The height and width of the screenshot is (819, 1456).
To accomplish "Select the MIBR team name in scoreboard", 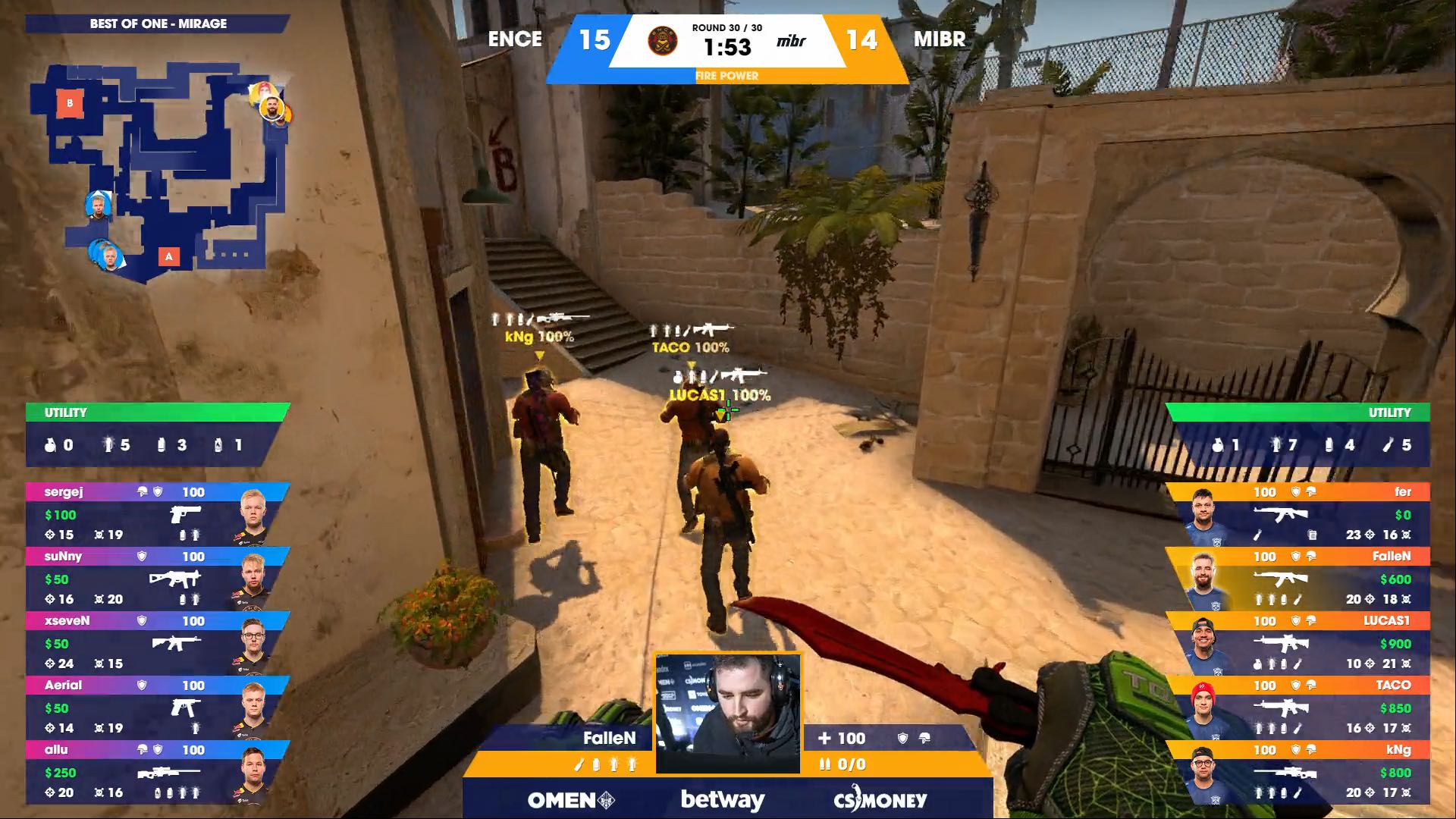I will [940, 39].
